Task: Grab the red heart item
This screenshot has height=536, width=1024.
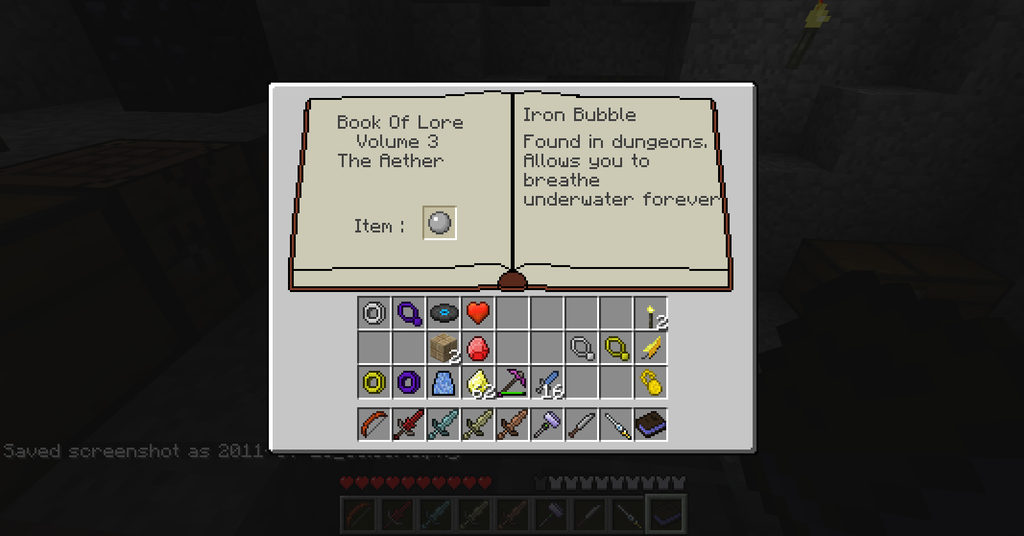Action: click(477, 313)
